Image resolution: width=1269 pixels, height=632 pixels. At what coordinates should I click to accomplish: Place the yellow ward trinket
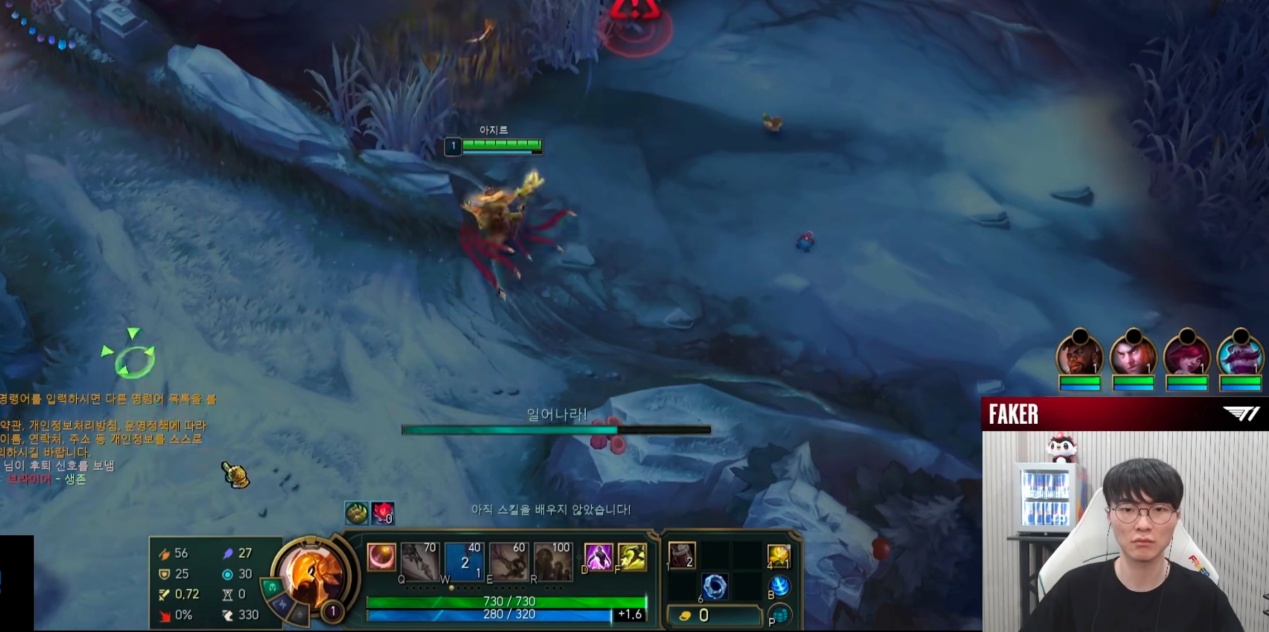[x=779, y=556]
